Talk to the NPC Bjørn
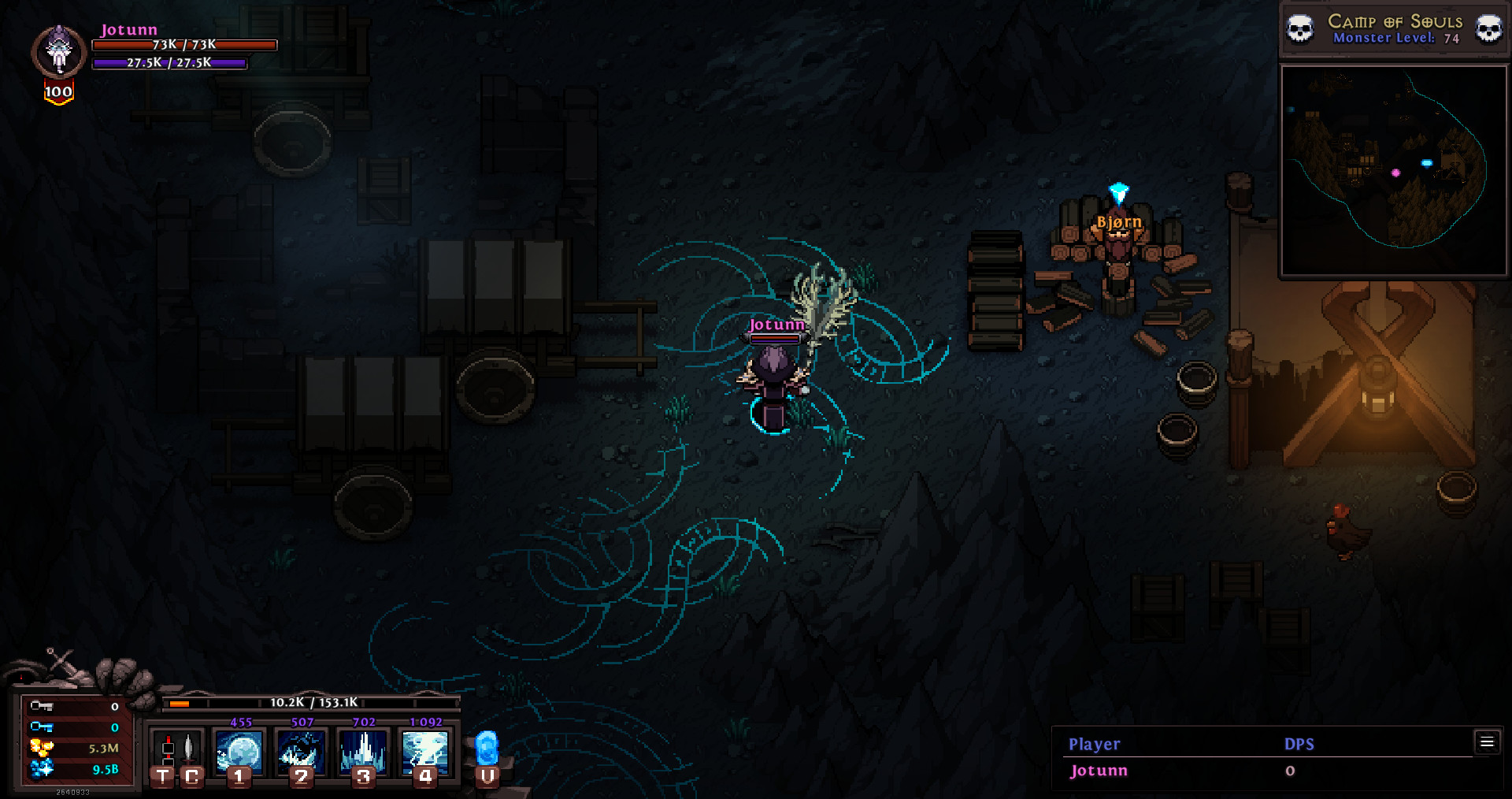This screenshot has width=1512, height=799. tap(1121, 248)
